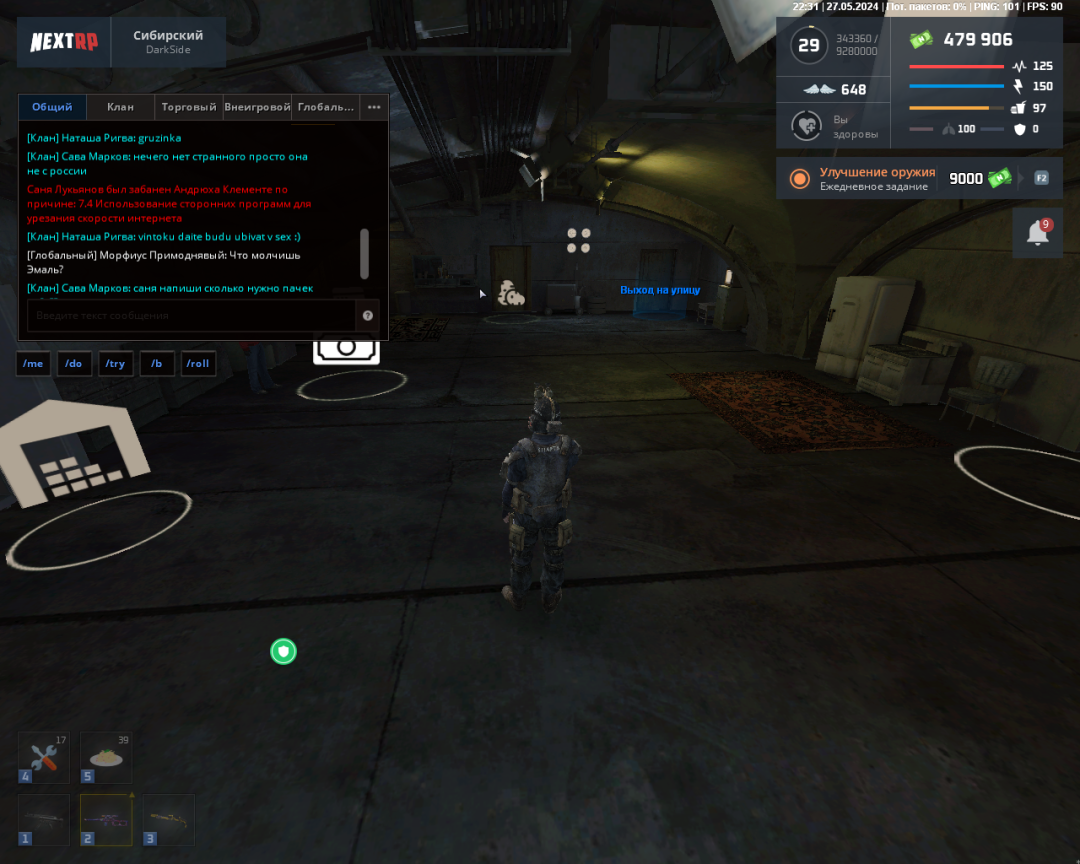1080x864 pixels.
Task: Expand the three-dots chat tab menu
Action: click(374, 107)
